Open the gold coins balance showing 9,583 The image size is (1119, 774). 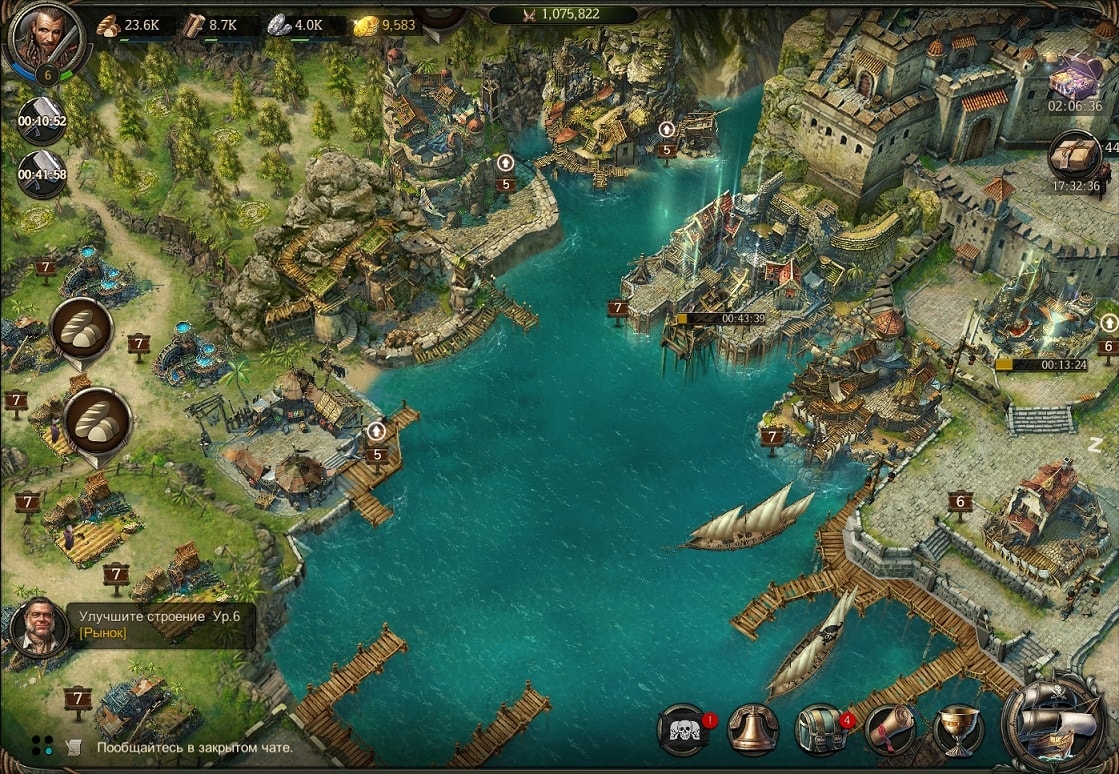(x=386, y=25)
